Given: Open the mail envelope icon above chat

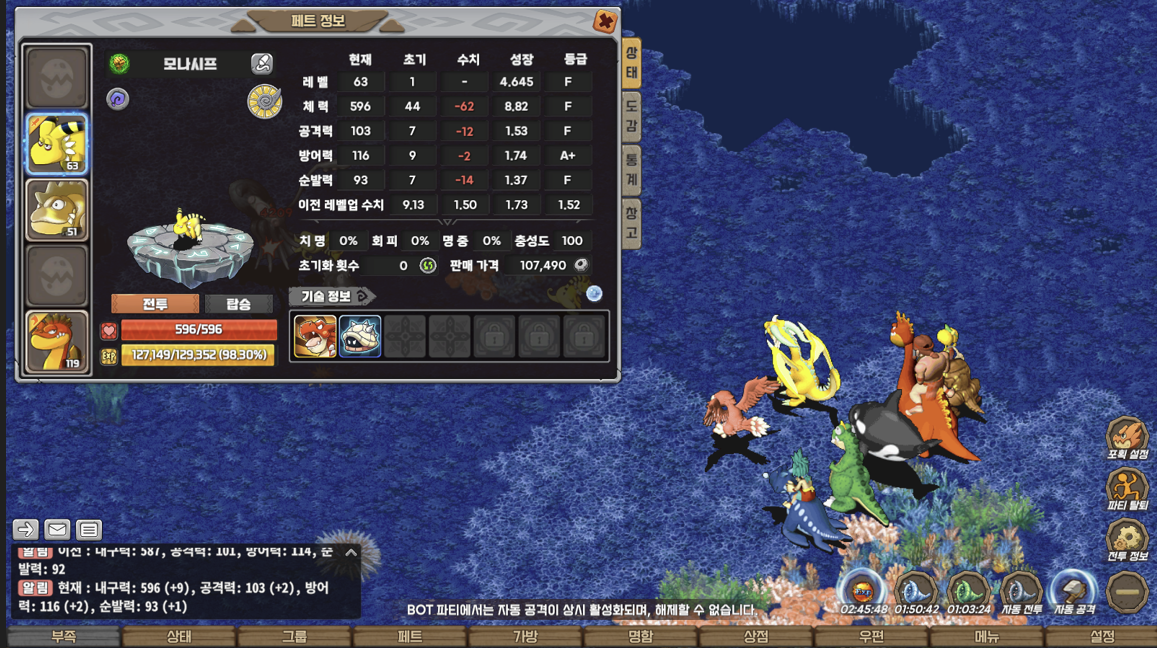Looking at the screenshot, I should coord(57,530).
